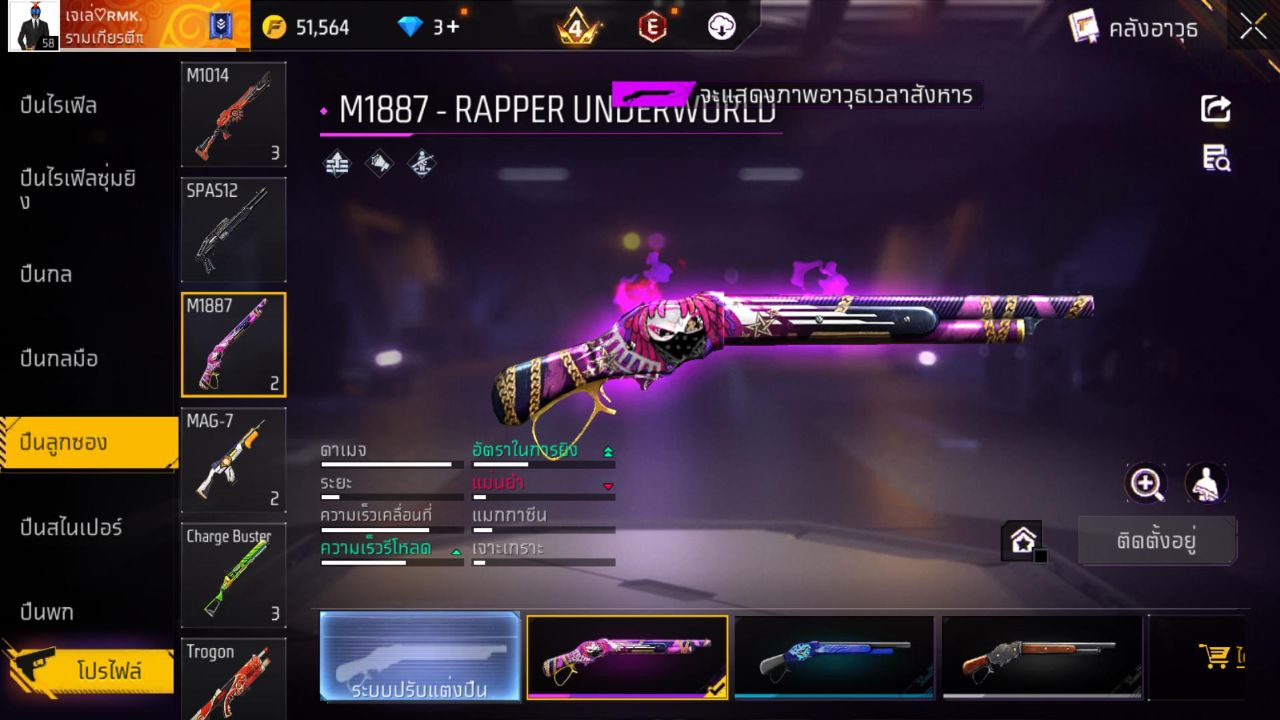Open ระบบปรับแต่งปืน gun customization panel
The height and width of the screenshot is (720, 1280).
[419, 658]
